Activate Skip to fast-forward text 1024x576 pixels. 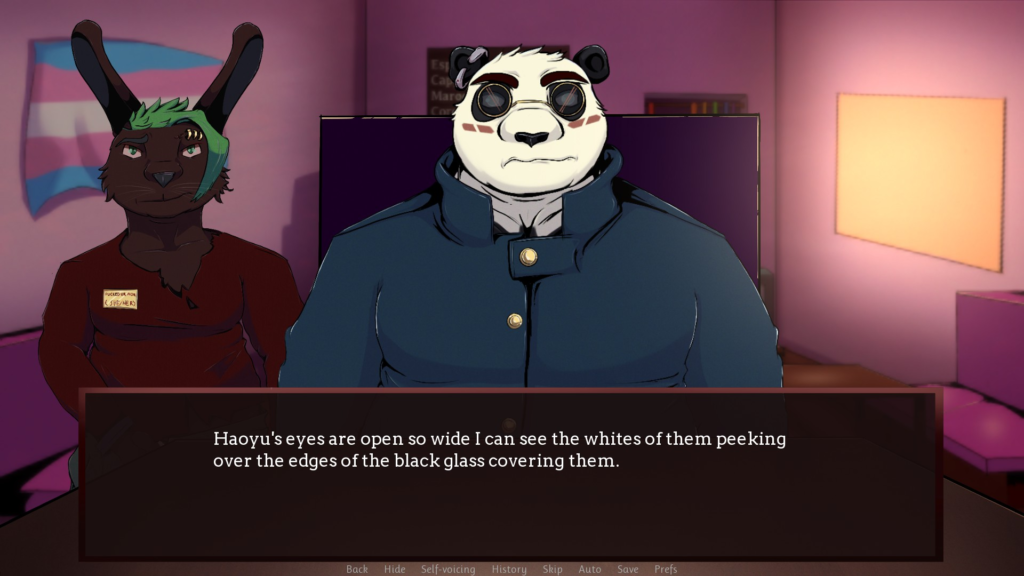(x=552, y=569)
